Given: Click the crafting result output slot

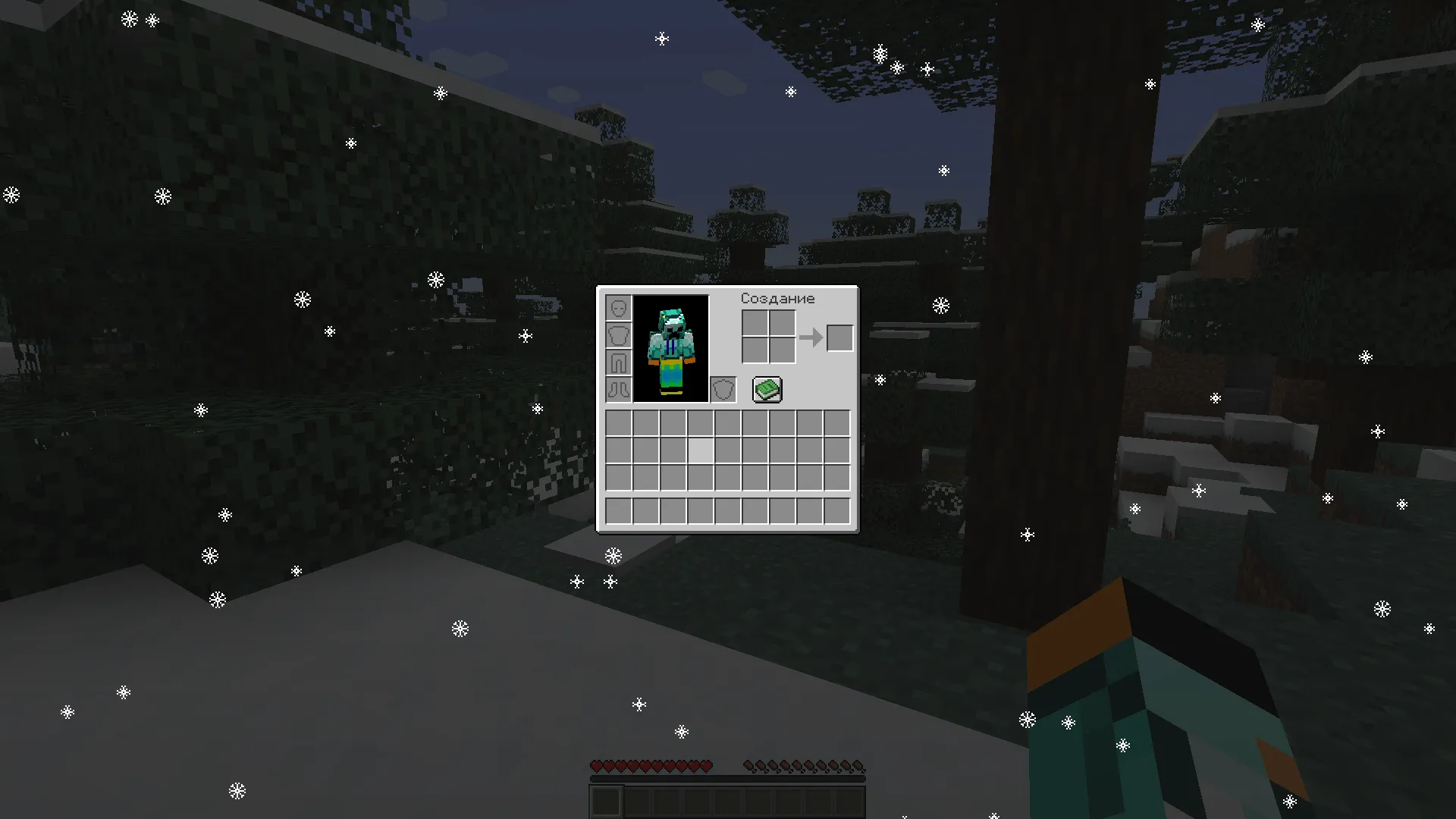Looking at the screenshot, I should (840, 337).
